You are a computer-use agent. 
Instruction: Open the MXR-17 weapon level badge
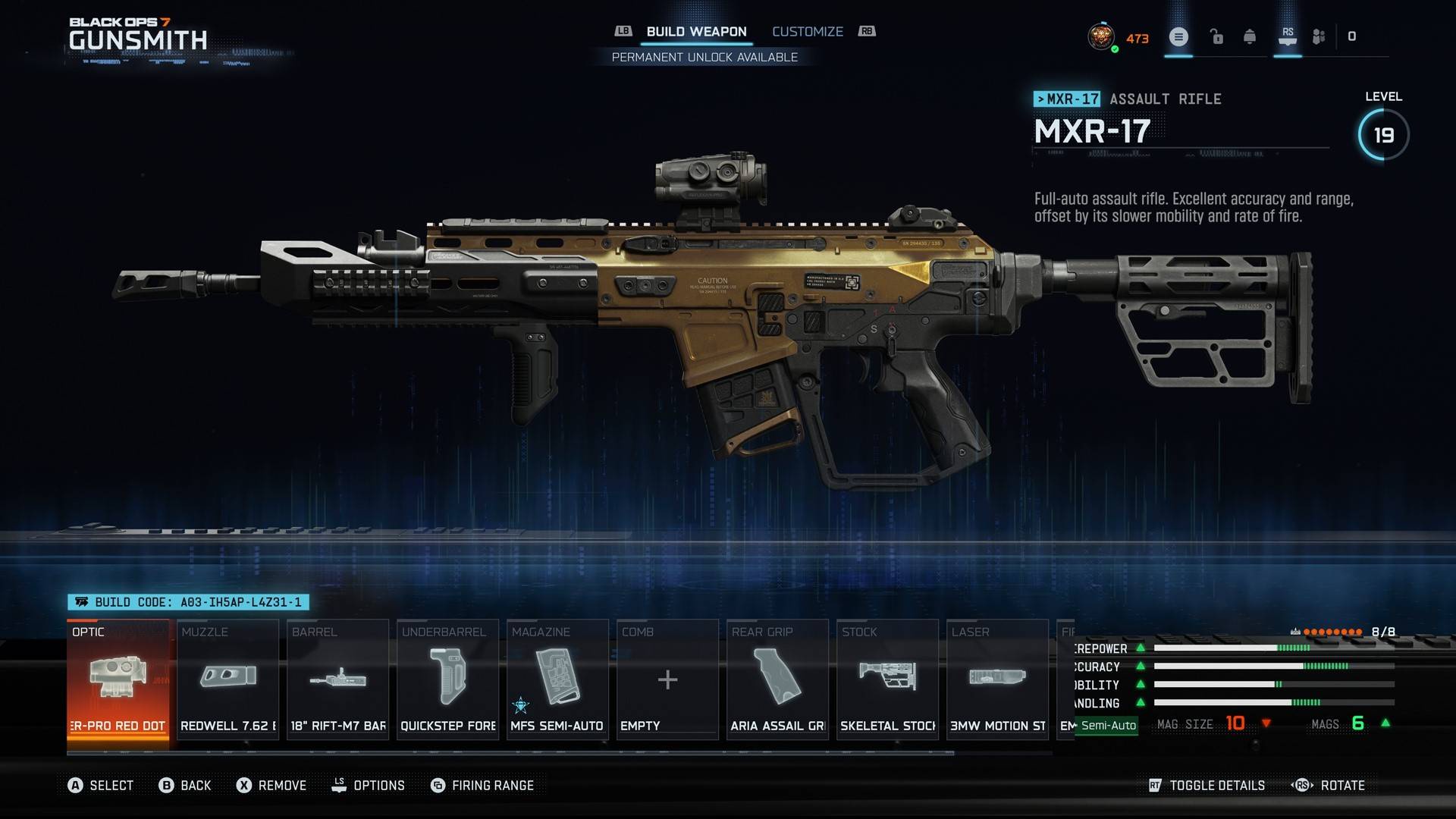(x=1383, y=135)
